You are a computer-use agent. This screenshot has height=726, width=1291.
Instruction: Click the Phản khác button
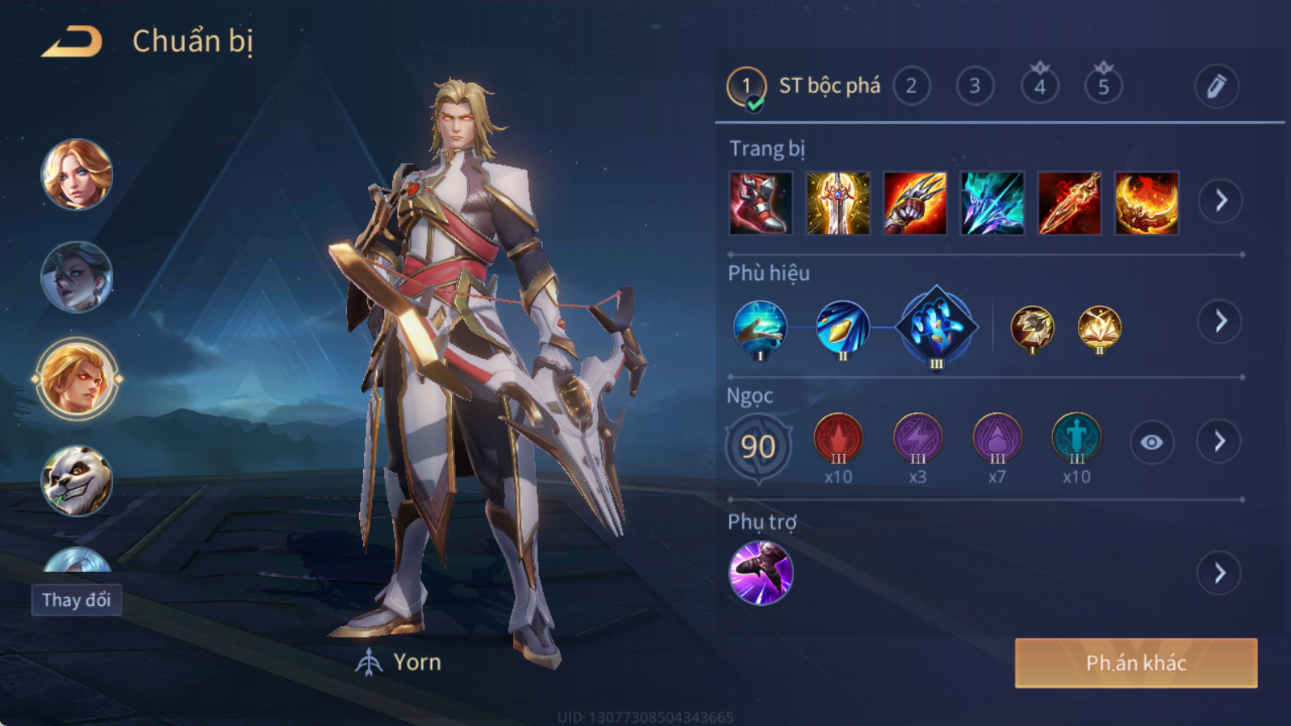click(1136, 663)
